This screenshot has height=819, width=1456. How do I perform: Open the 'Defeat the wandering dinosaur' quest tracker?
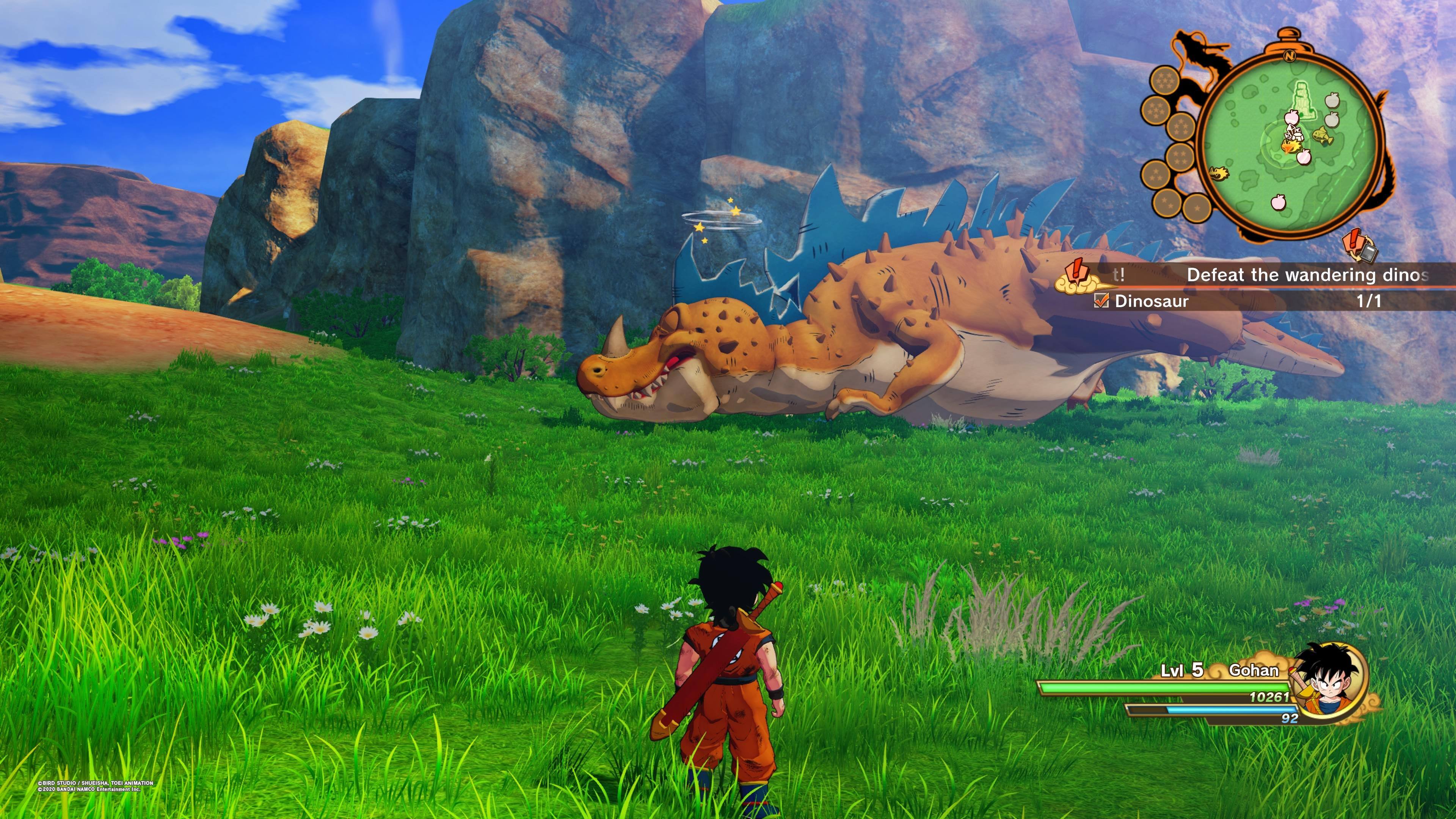tap(1305, 275)
